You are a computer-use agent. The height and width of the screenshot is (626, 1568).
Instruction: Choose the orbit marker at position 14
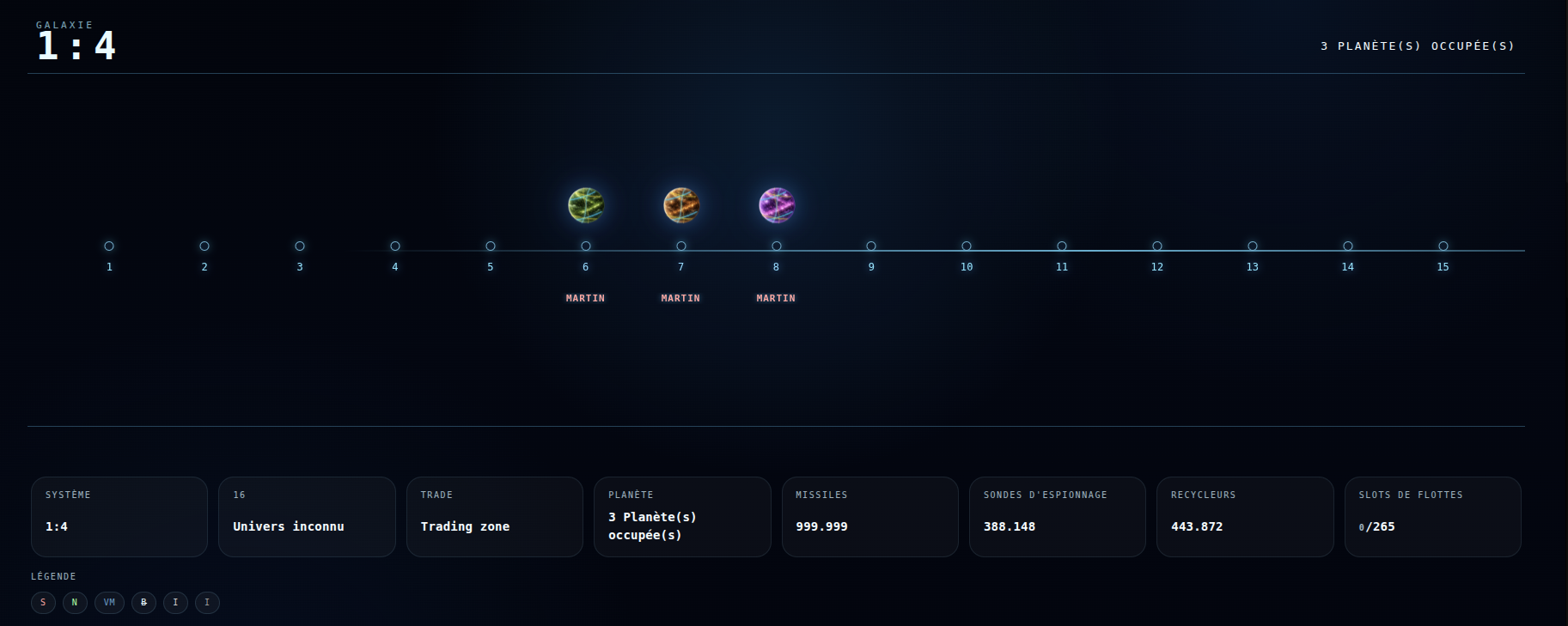tap(1348, 246)
